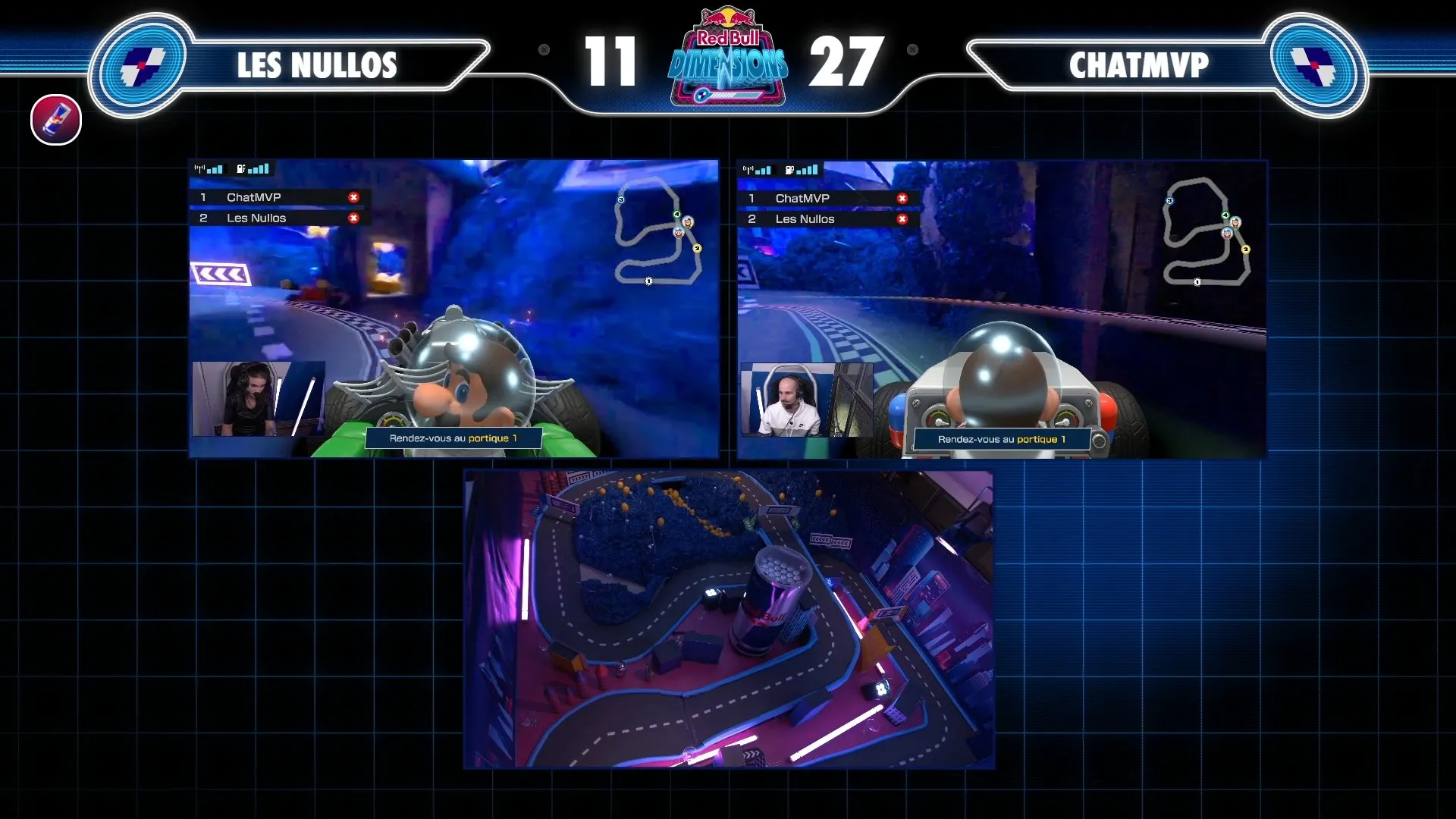Open the track minimap in Mario's race view
The width and height of the screenshot is (1456, 819).
pyautogui.click(x=657, y=231)
